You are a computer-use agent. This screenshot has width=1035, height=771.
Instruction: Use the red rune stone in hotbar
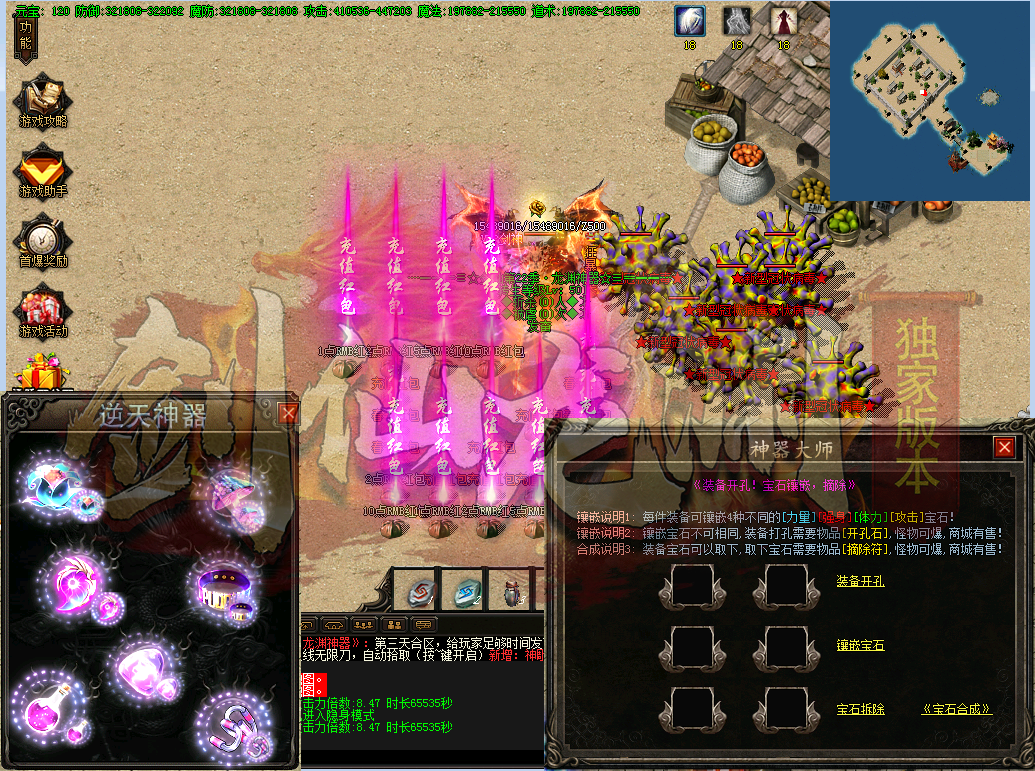tap(421, 591)
